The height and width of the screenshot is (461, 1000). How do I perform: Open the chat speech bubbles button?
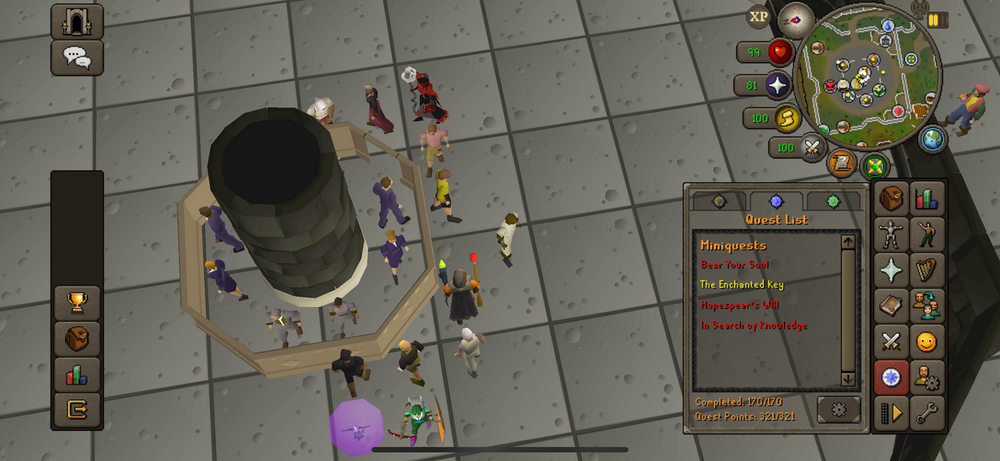(x=77, y=57)
